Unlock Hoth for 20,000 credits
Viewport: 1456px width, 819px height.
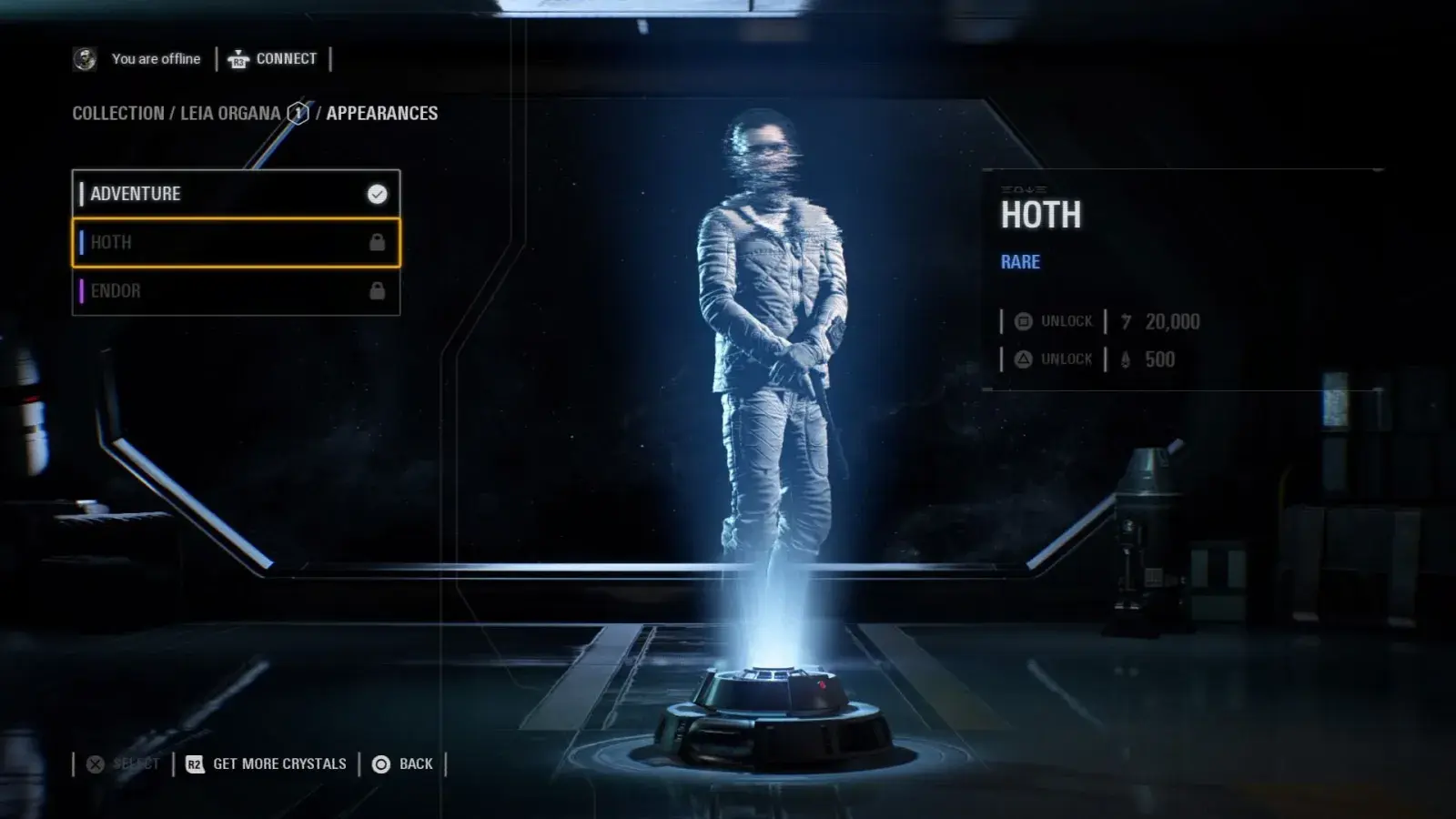1056,321
